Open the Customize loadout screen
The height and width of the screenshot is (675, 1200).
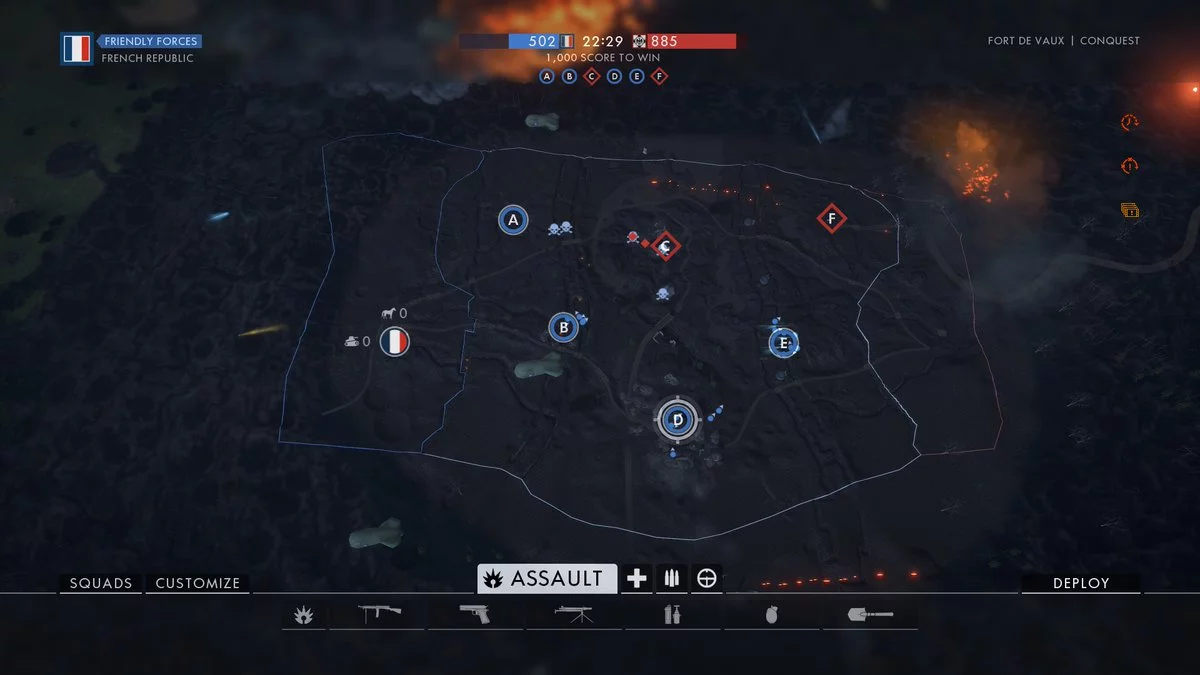pyautogui.click(x=198, y=582)
